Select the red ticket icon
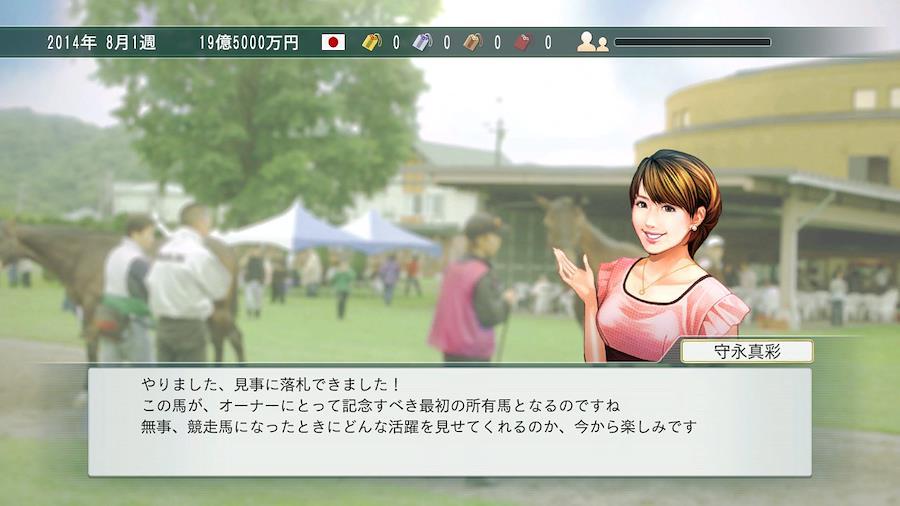The image size is (900, 506). pyautogui.click(x=523, y=42)
